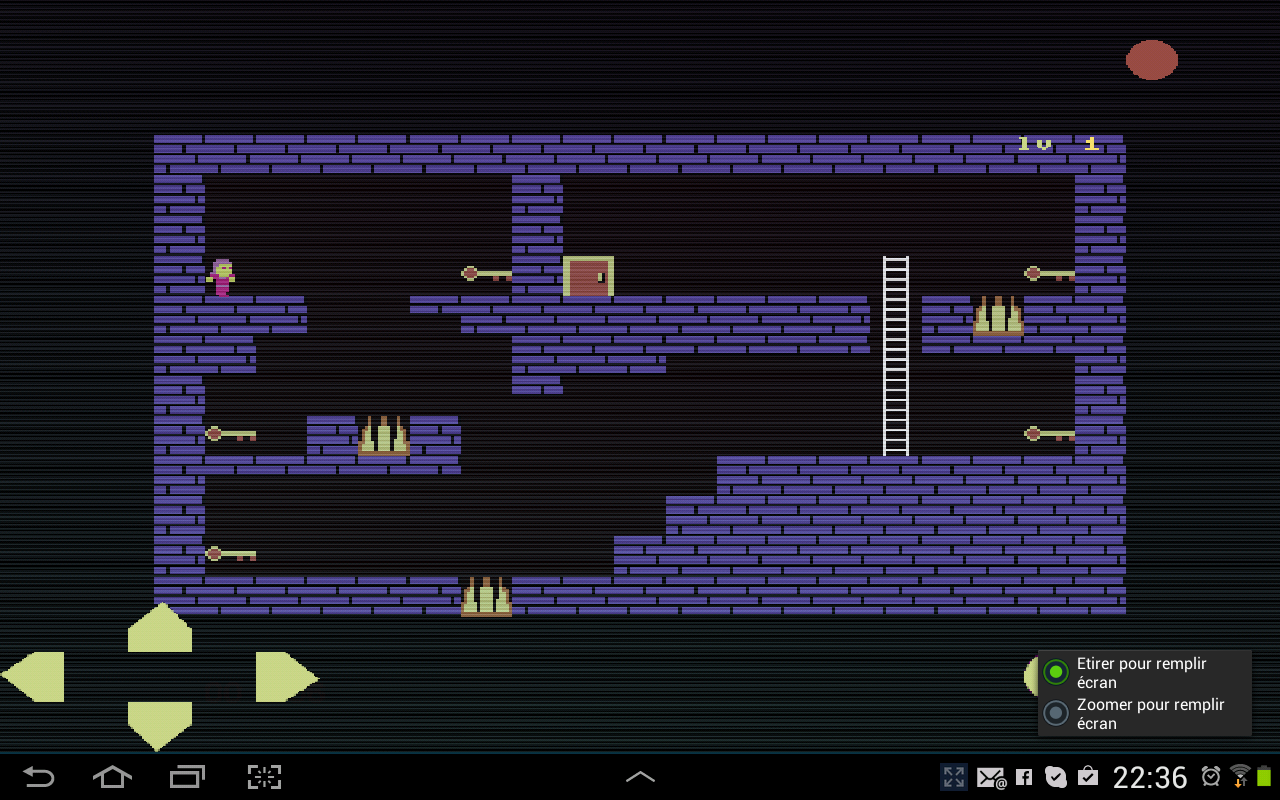Open the email notification icon

point(990,777)
